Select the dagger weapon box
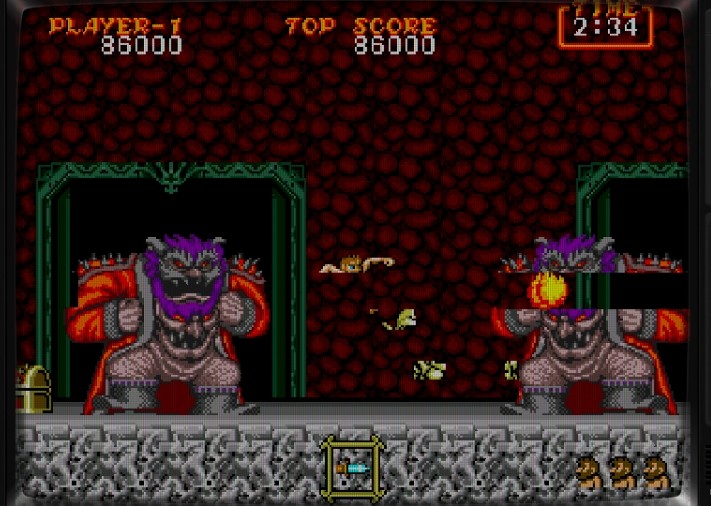The image size is (711, 506). click(x=355, y=467)
